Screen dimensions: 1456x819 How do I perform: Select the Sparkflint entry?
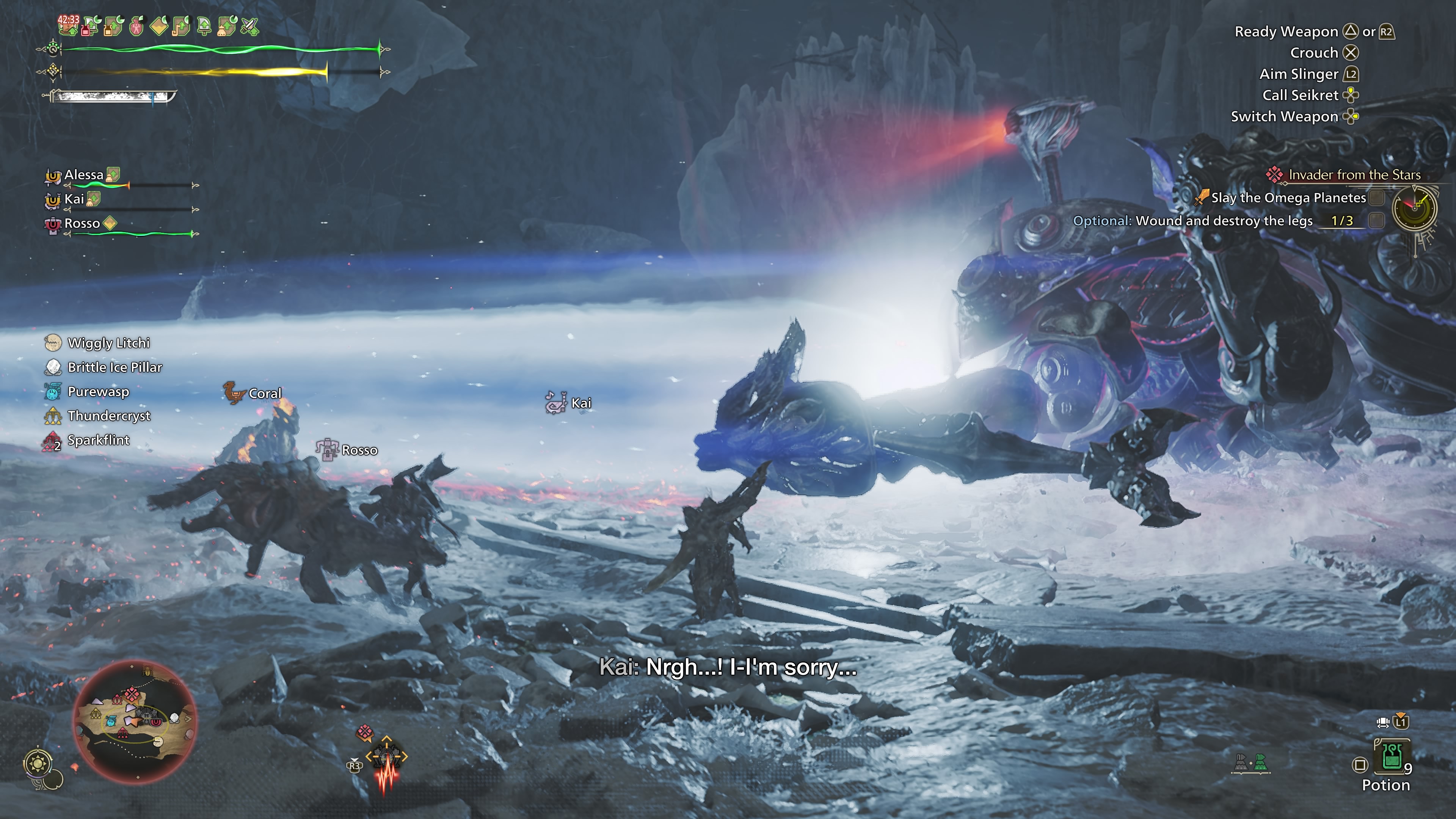(98, 440)
